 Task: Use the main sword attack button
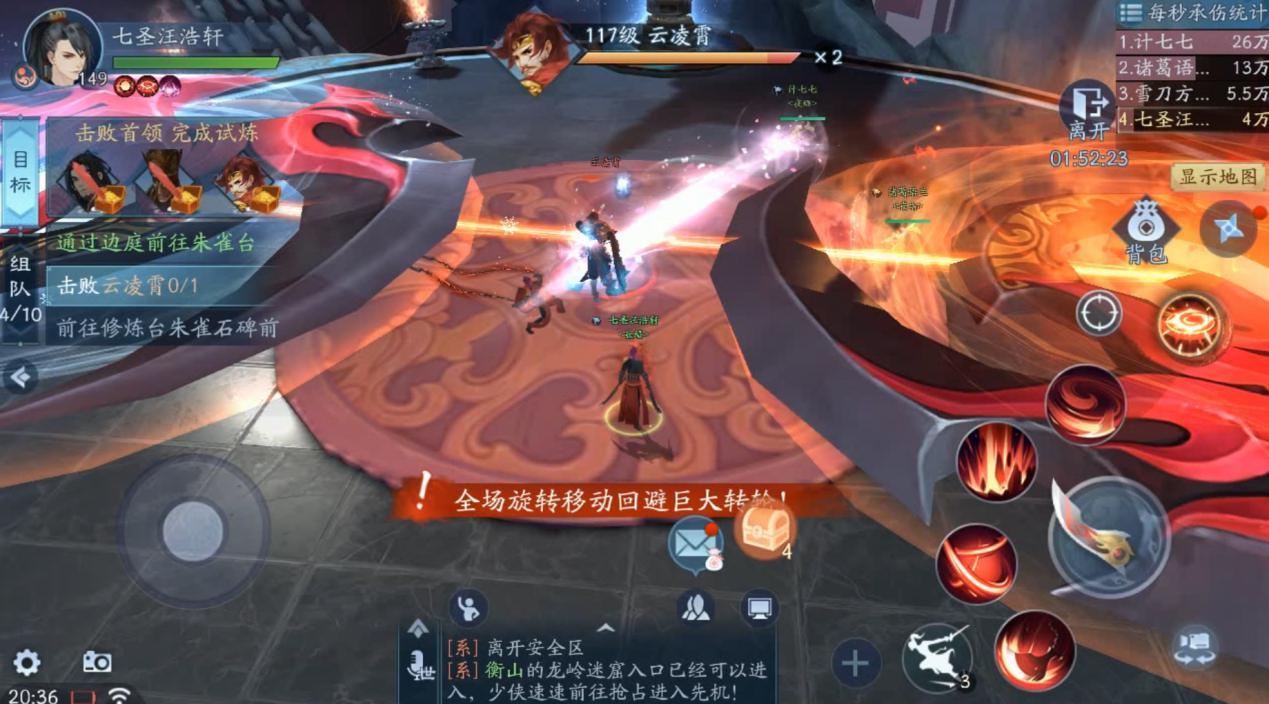(x=1108, y=537)
